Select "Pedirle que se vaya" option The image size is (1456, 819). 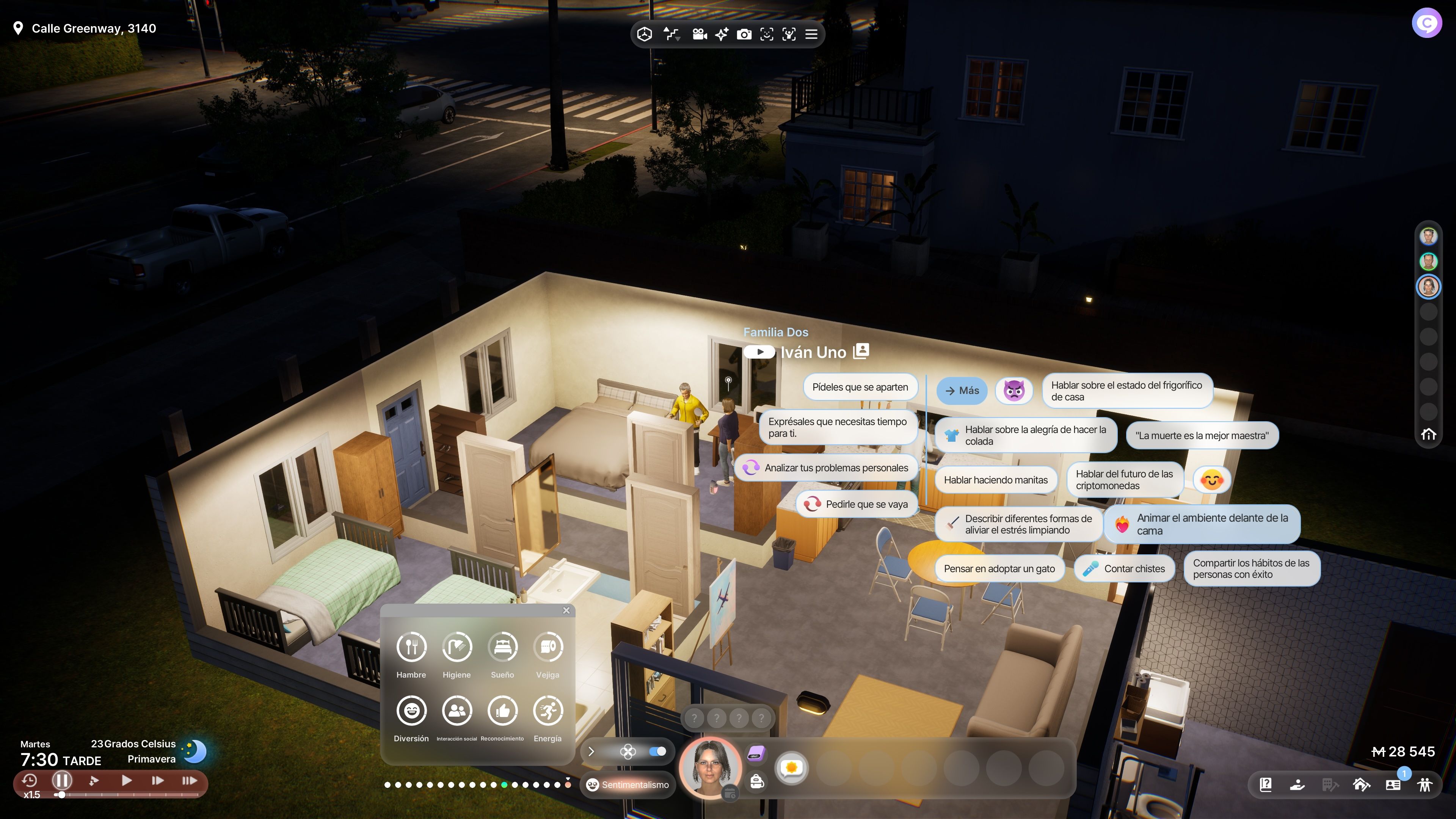pos(857,504)
